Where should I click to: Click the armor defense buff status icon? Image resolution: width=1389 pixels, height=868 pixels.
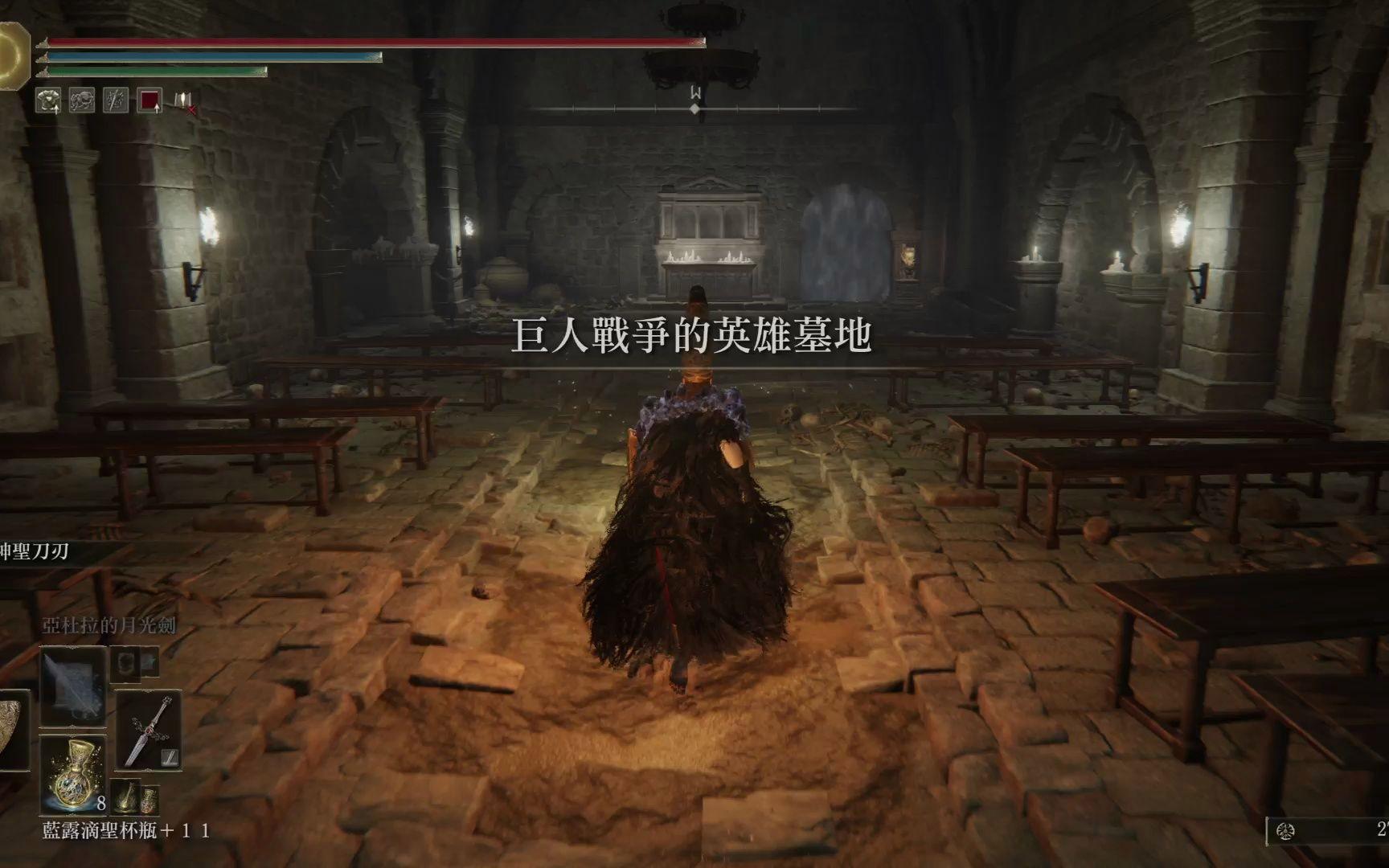click(48, 100)
